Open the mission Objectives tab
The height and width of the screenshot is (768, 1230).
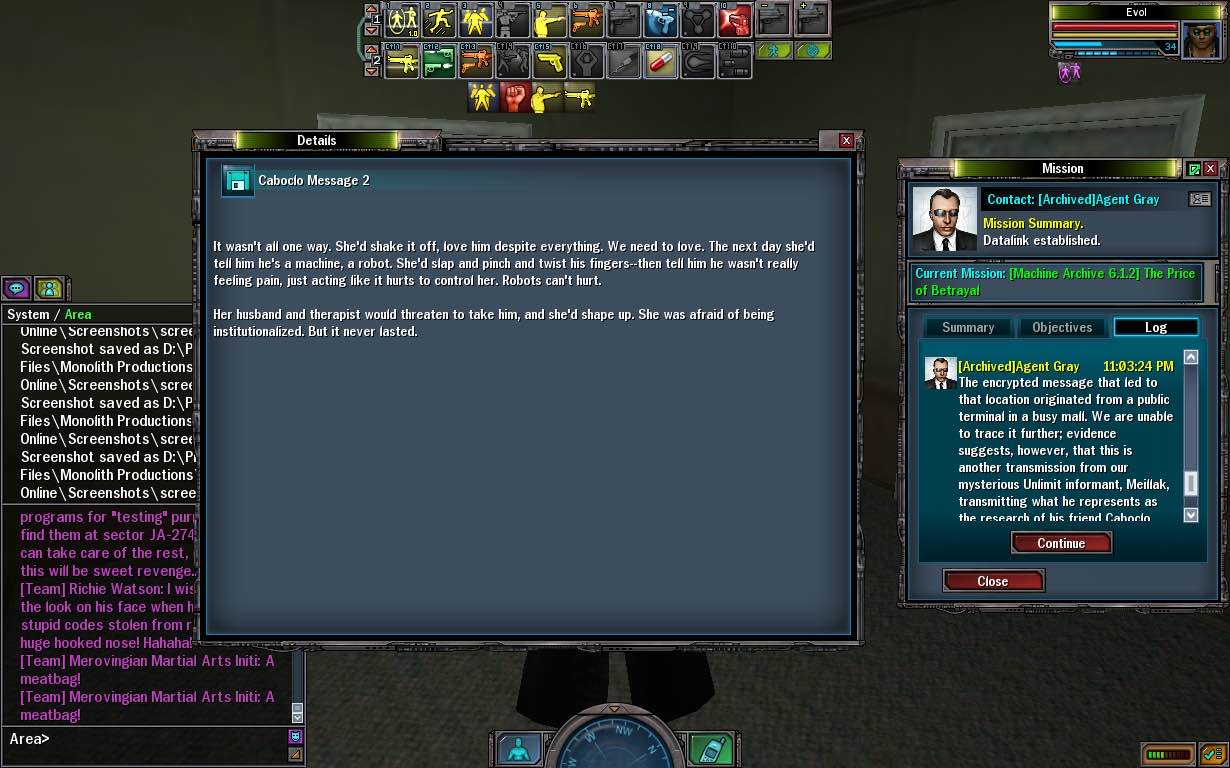click(1062, 327)
